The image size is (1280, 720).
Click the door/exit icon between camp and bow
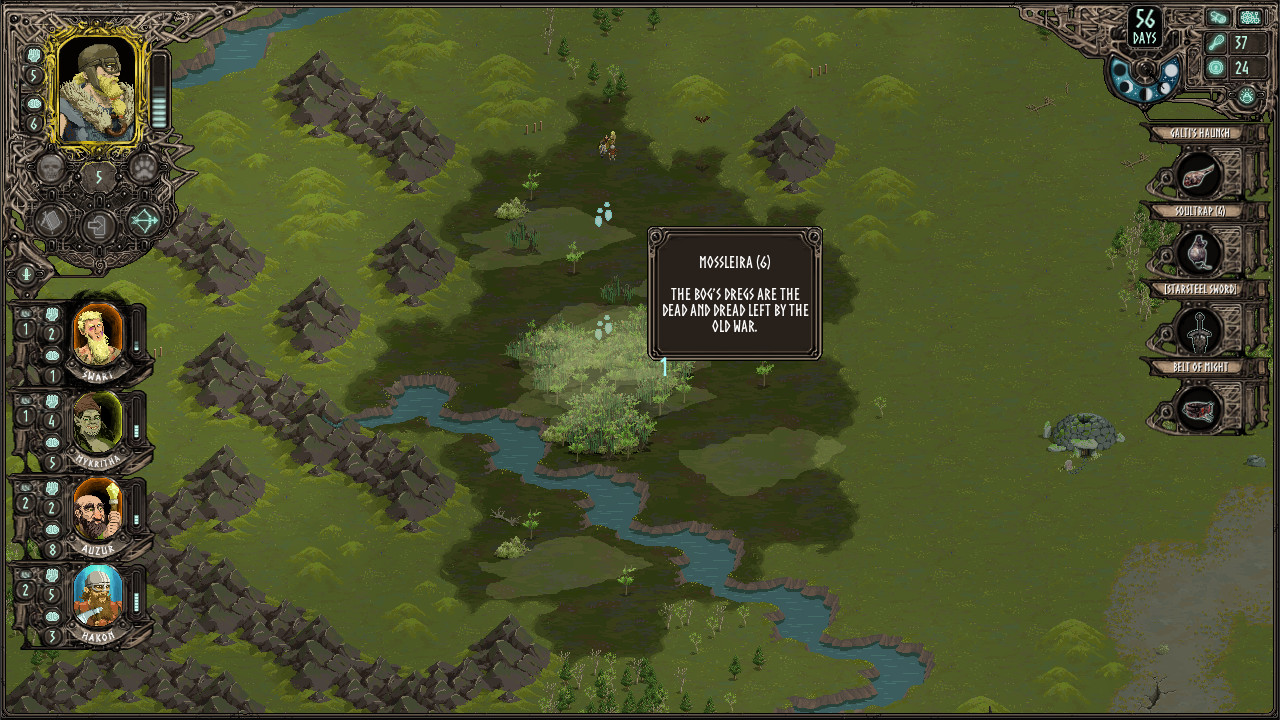pos(97,226)
